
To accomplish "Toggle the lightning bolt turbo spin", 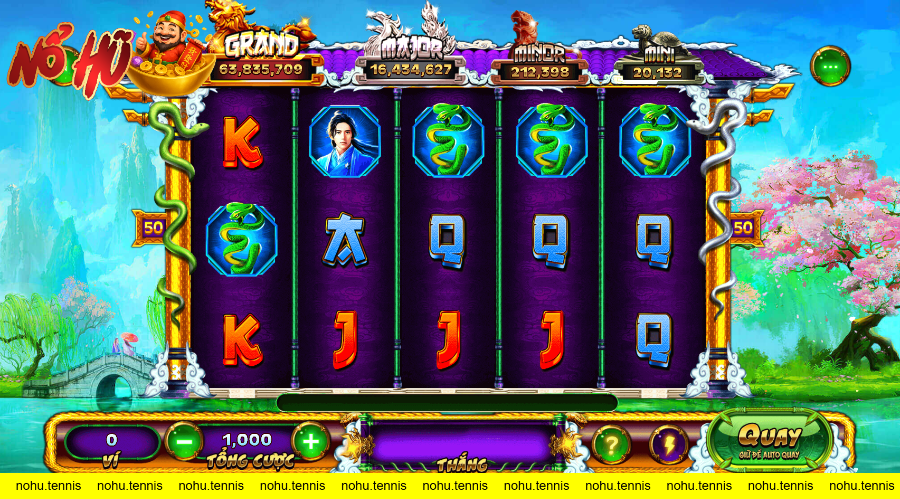I will click(667, 443).
